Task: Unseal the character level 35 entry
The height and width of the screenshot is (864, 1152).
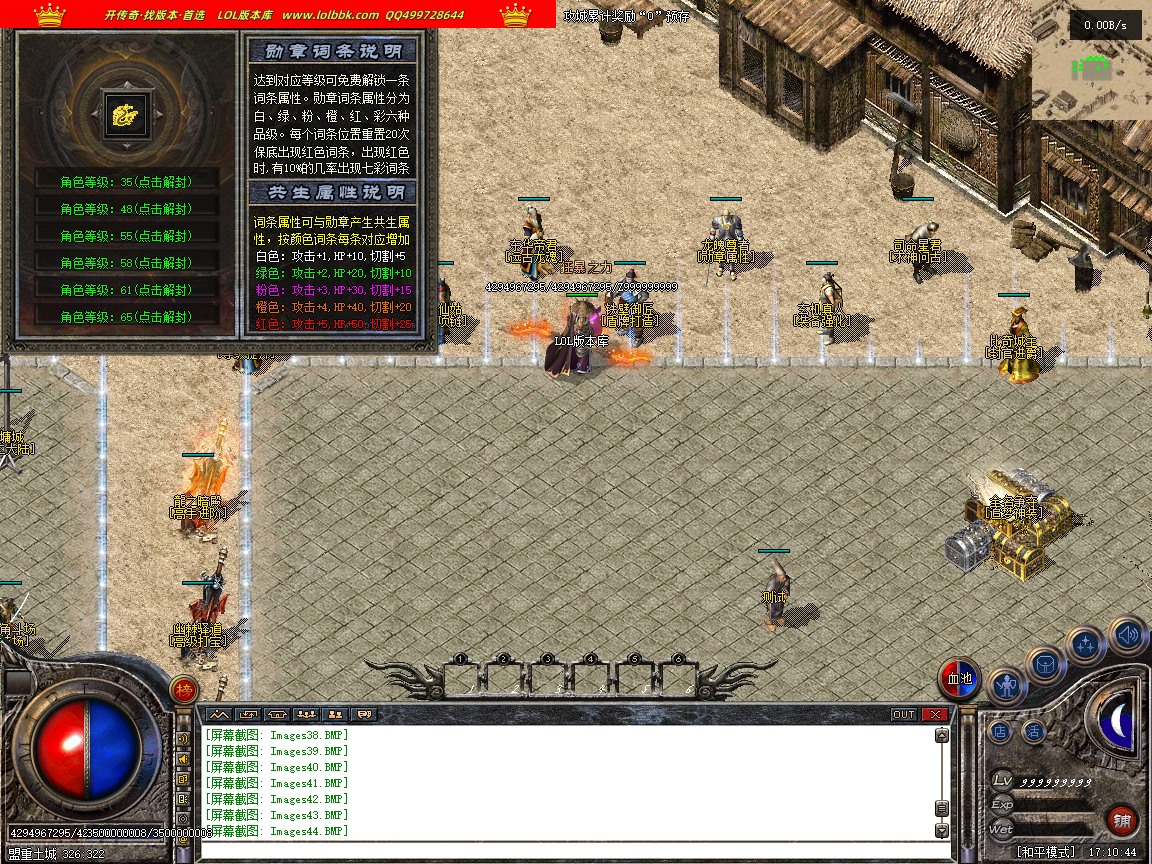Action: pos(126,182)
